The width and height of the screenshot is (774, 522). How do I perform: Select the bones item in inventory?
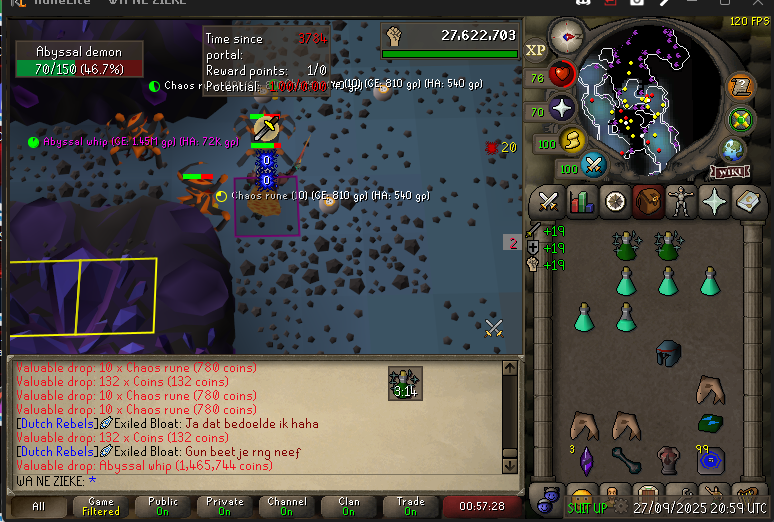coord(626,461)
